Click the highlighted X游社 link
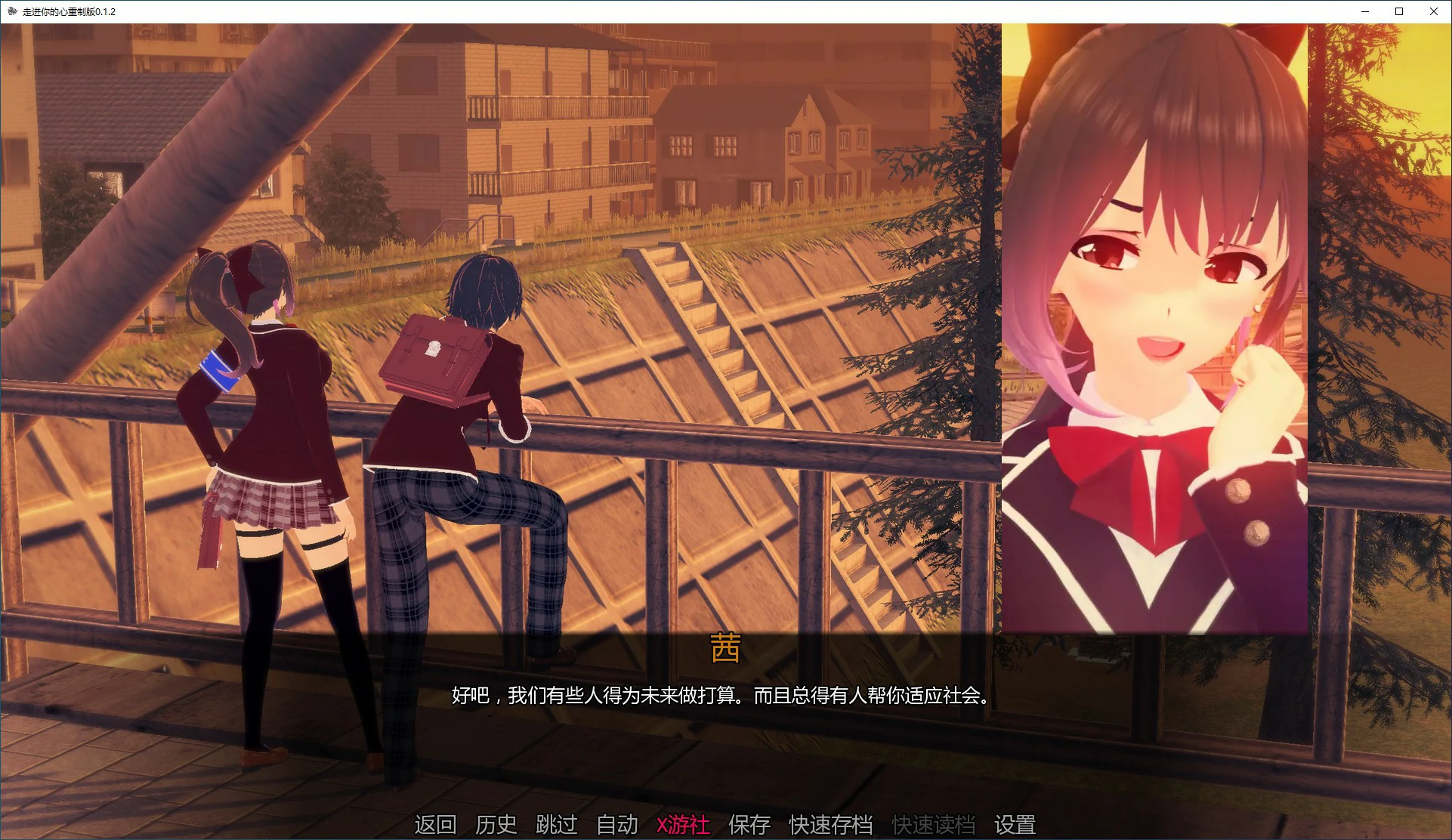1452x840 pixels. point(683,825)
